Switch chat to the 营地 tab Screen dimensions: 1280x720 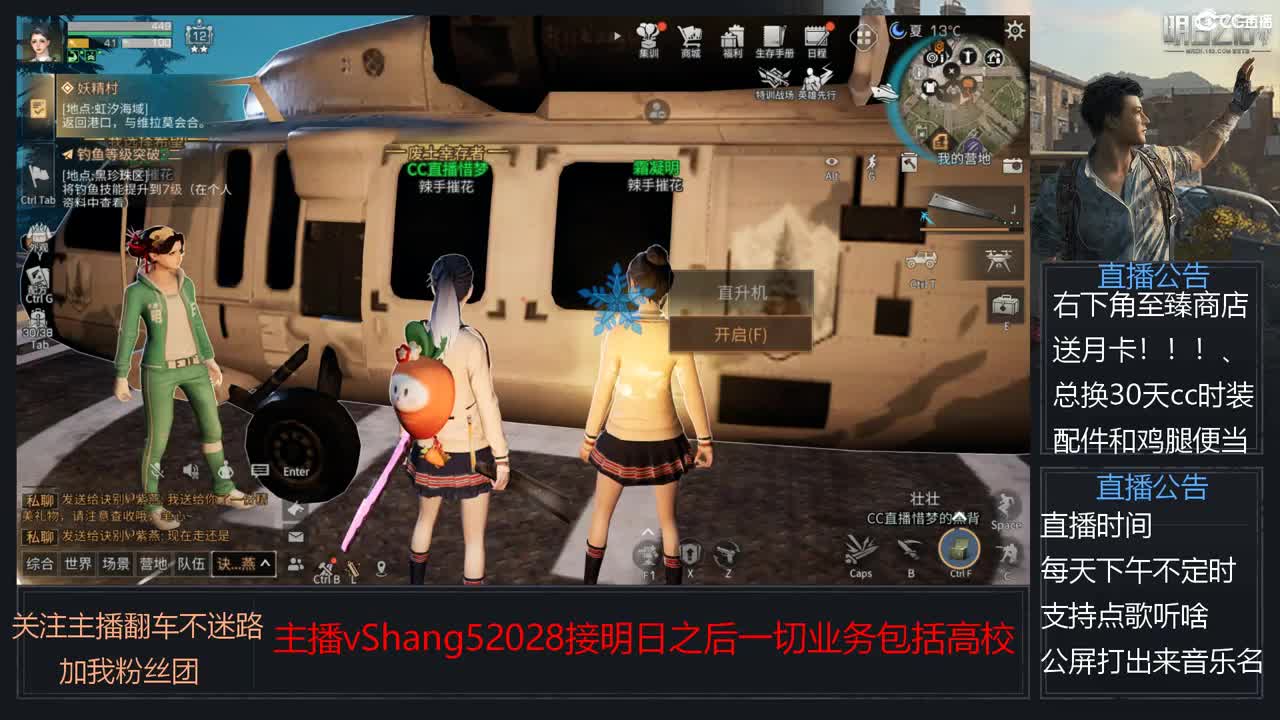point(155,563)
